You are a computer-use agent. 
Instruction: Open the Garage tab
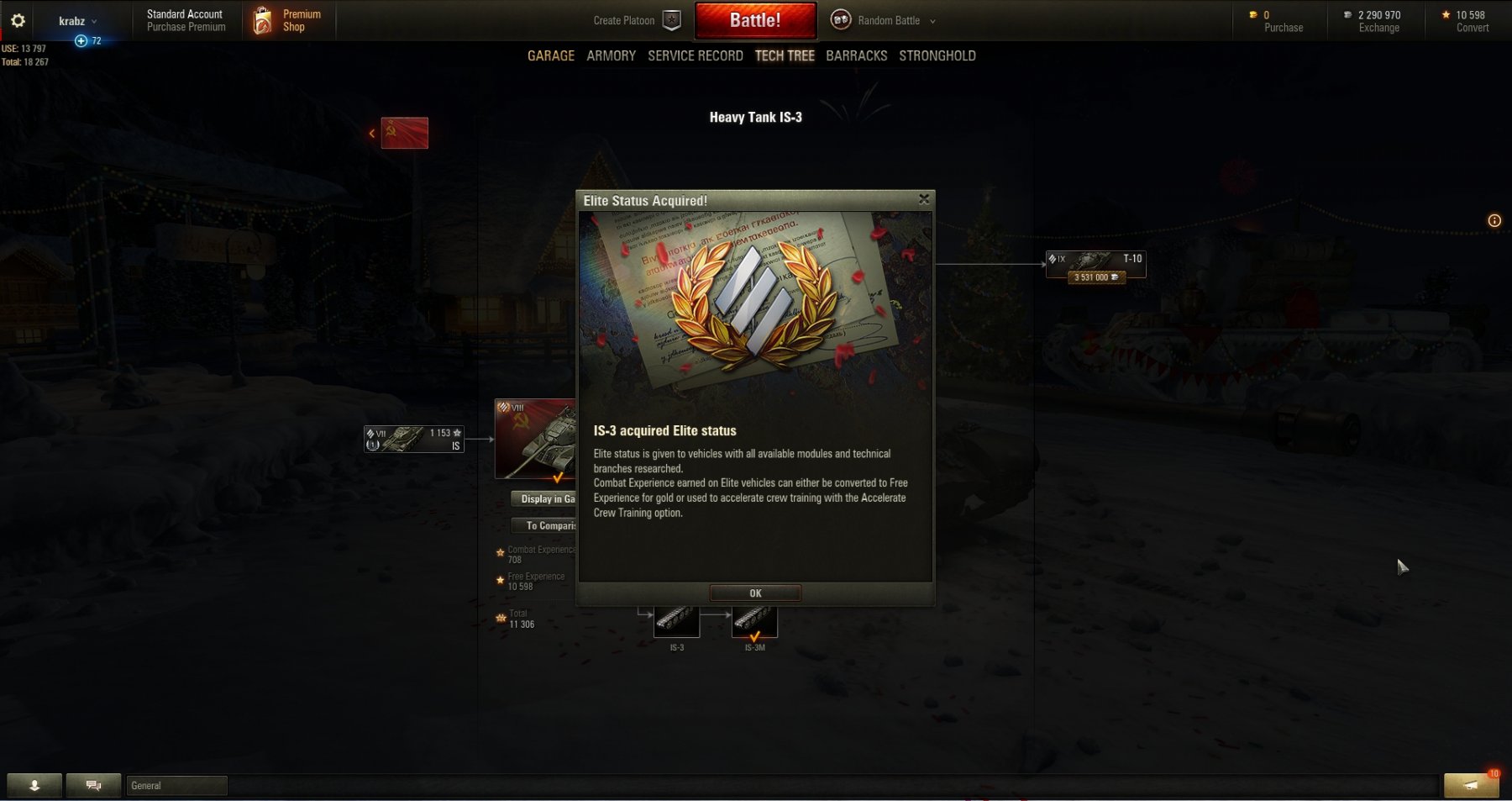551,55
